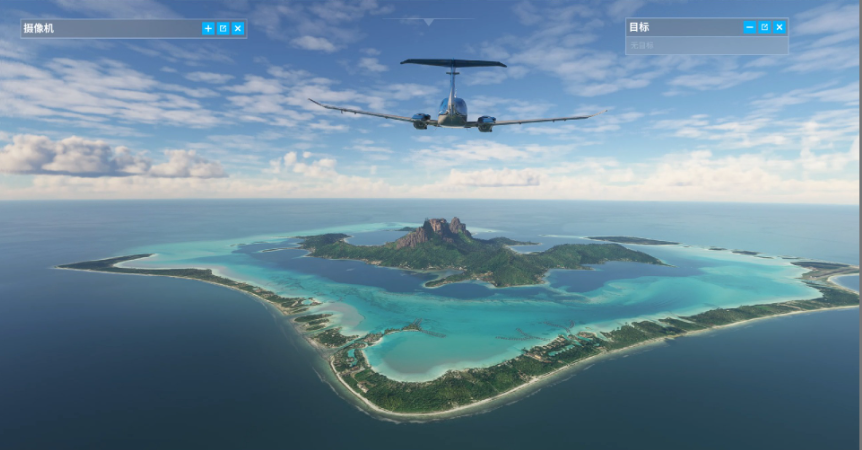Pop out the 目标 objectives panel
Screen dimensions: 862x450
click(x=765, y=27)
